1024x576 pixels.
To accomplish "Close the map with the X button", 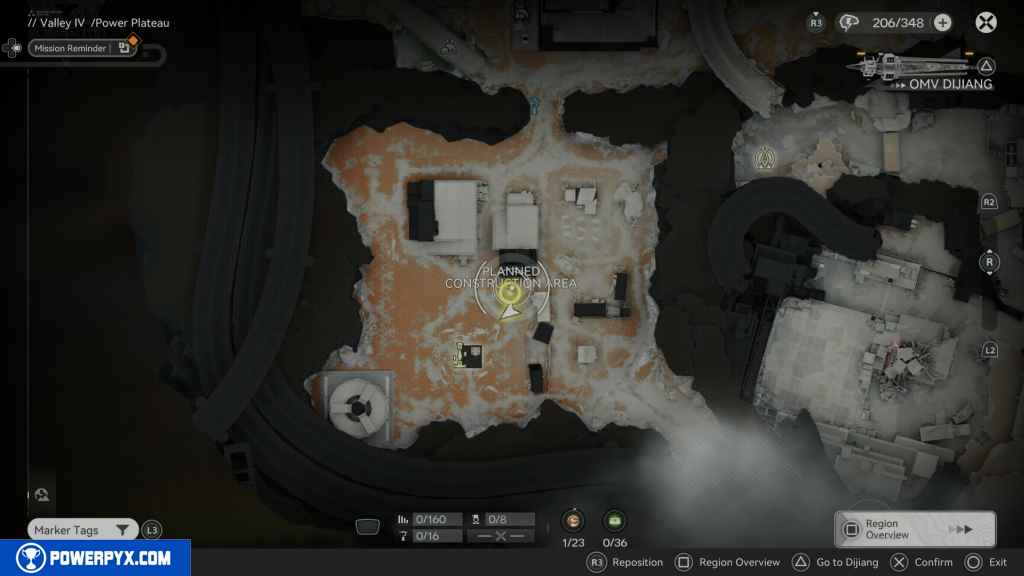I will (x=986, y=22).
